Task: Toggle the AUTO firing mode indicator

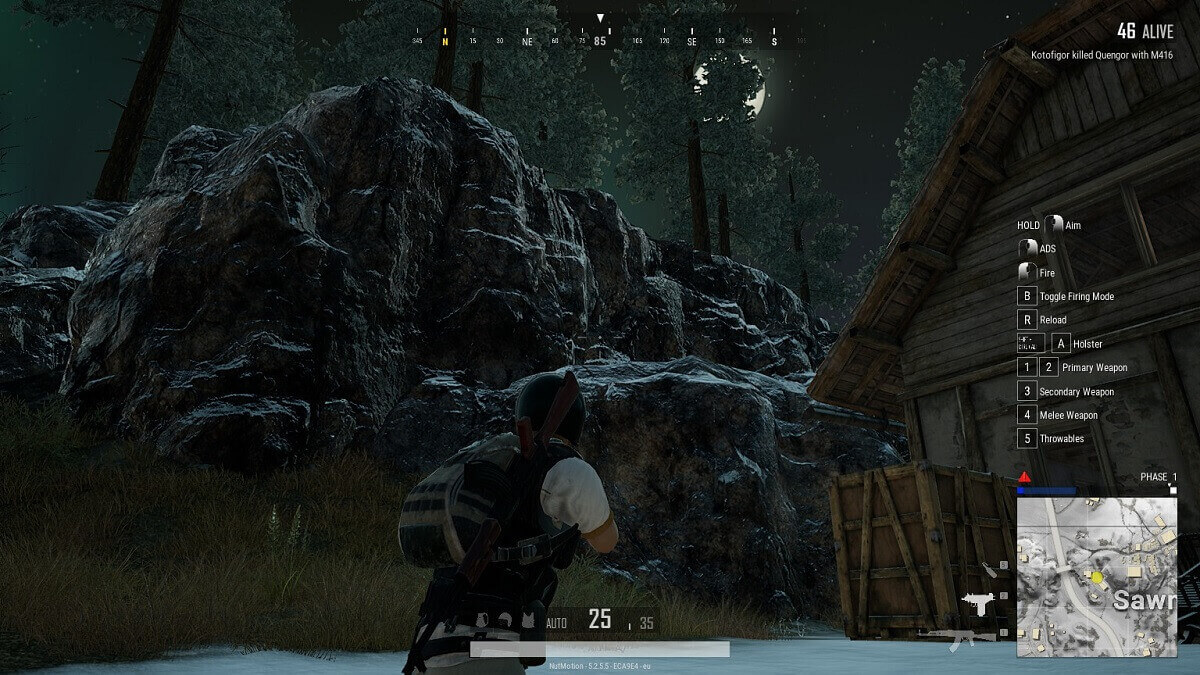Action: [x=556, y=623]
